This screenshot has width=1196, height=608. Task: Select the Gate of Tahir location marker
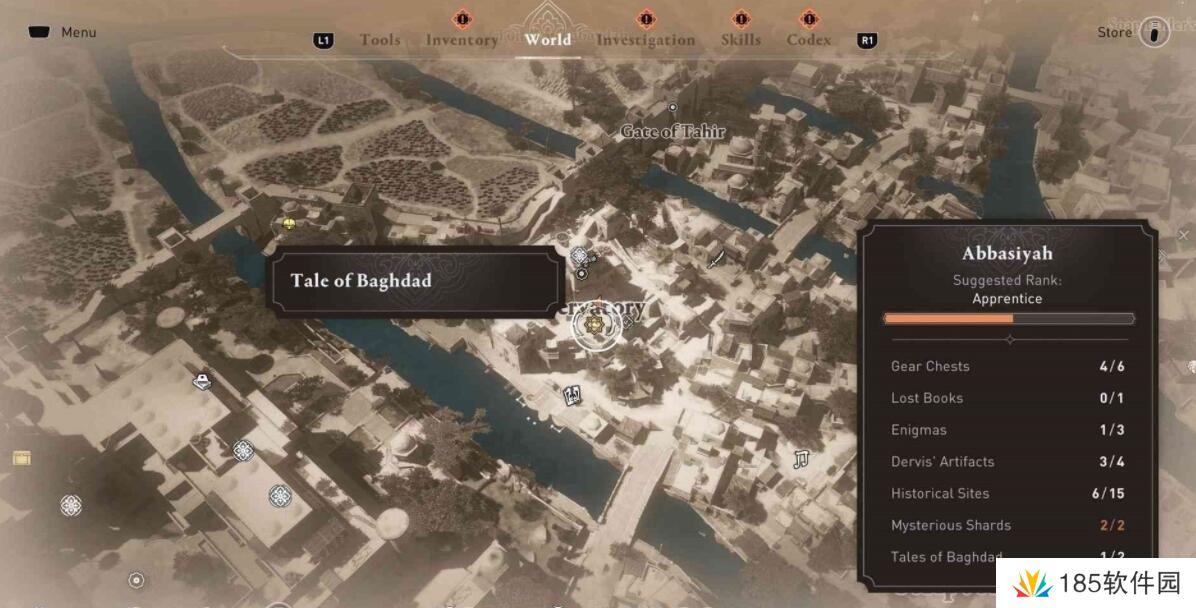point(673,107)
